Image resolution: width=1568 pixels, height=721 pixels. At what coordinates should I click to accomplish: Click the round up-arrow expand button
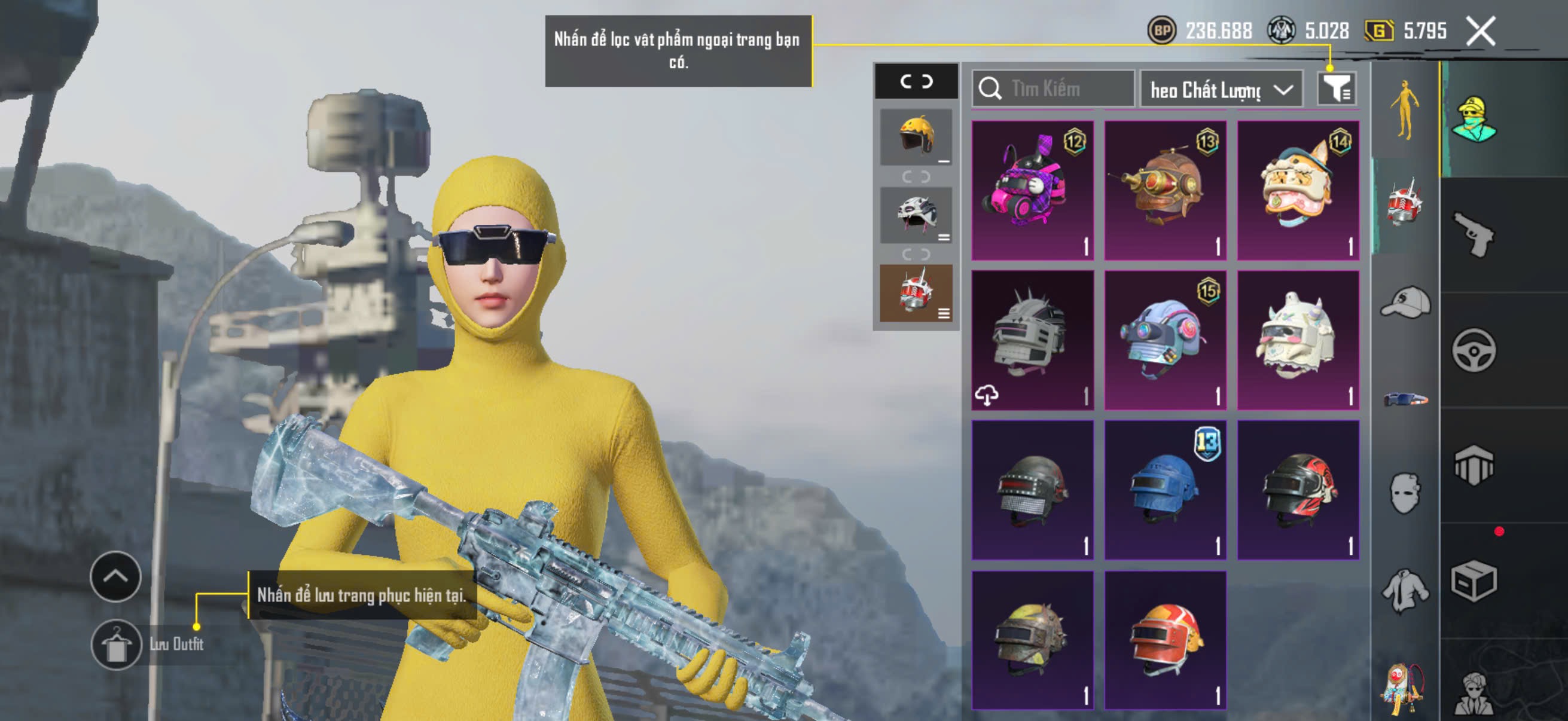(115, 576)
